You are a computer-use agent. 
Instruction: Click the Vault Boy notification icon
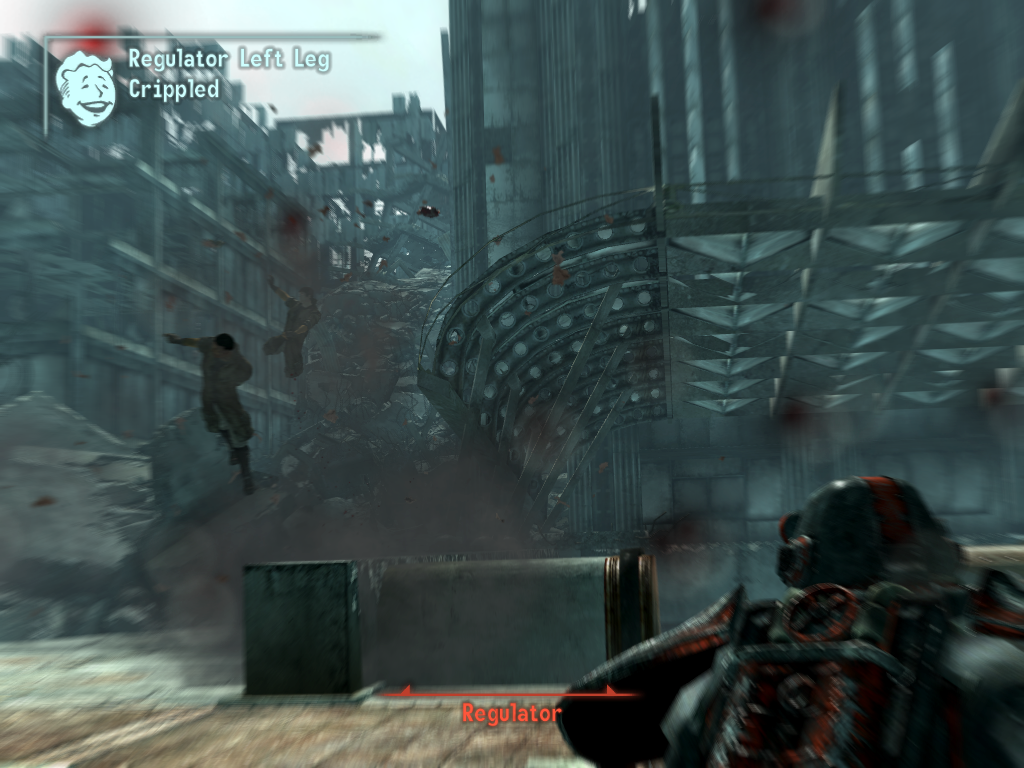(x=85, y=89)
